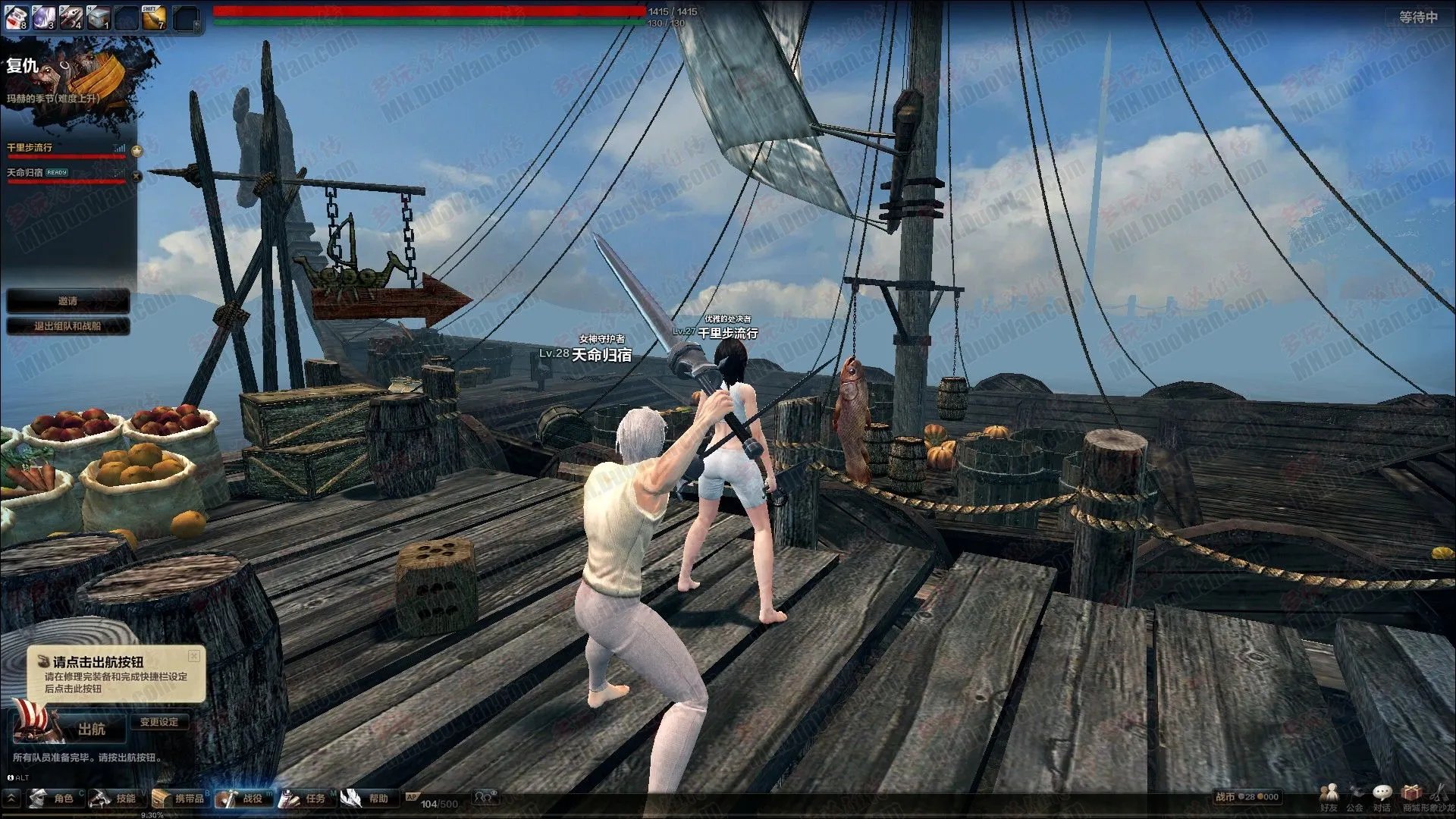Click the 出航 set sail button
The height and width of the screenshot is (819, 1456).
[89, 730]
